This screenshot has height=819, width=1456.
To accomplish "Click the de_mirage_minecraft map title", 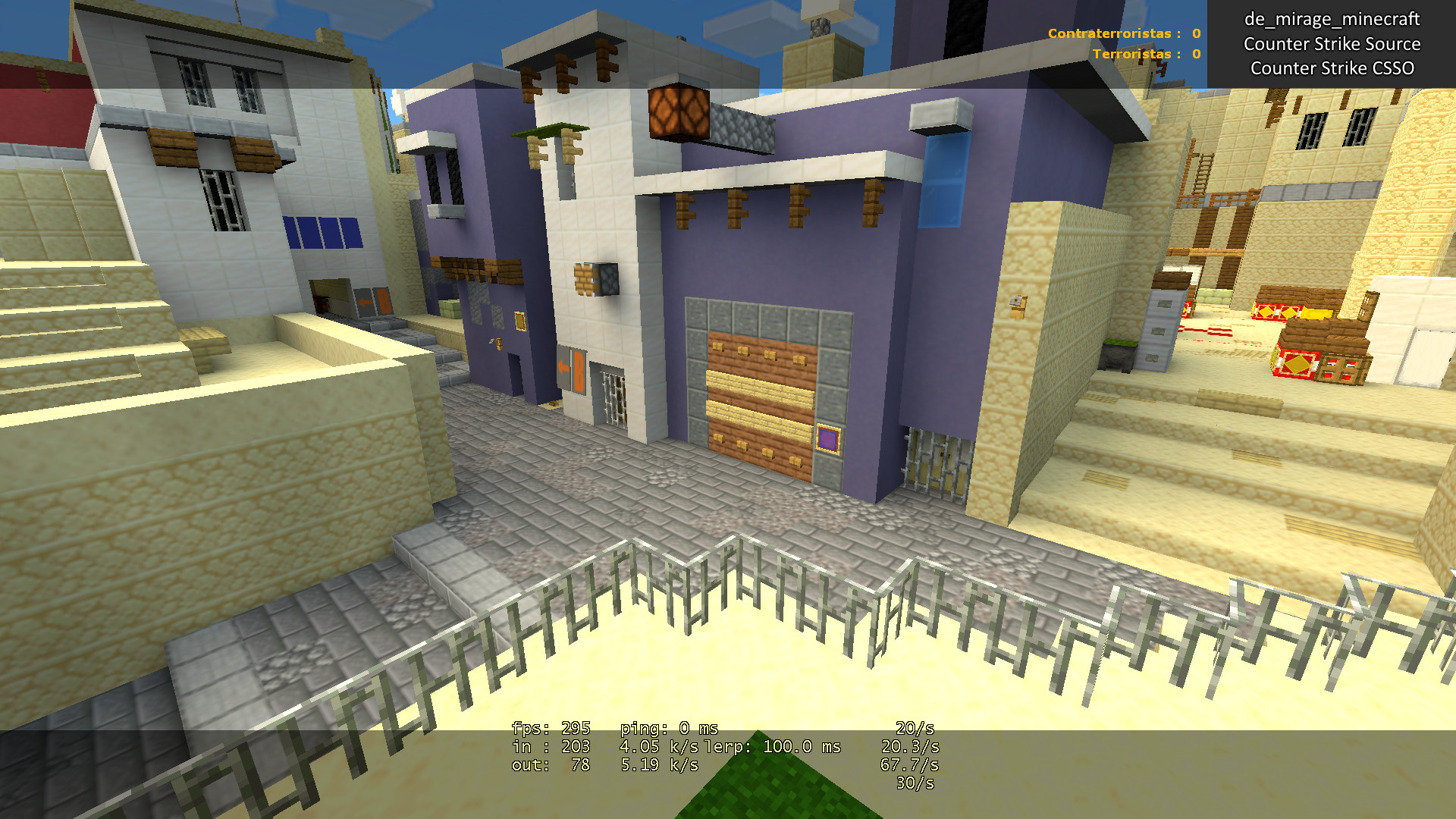I will [x=1332, y=20].
